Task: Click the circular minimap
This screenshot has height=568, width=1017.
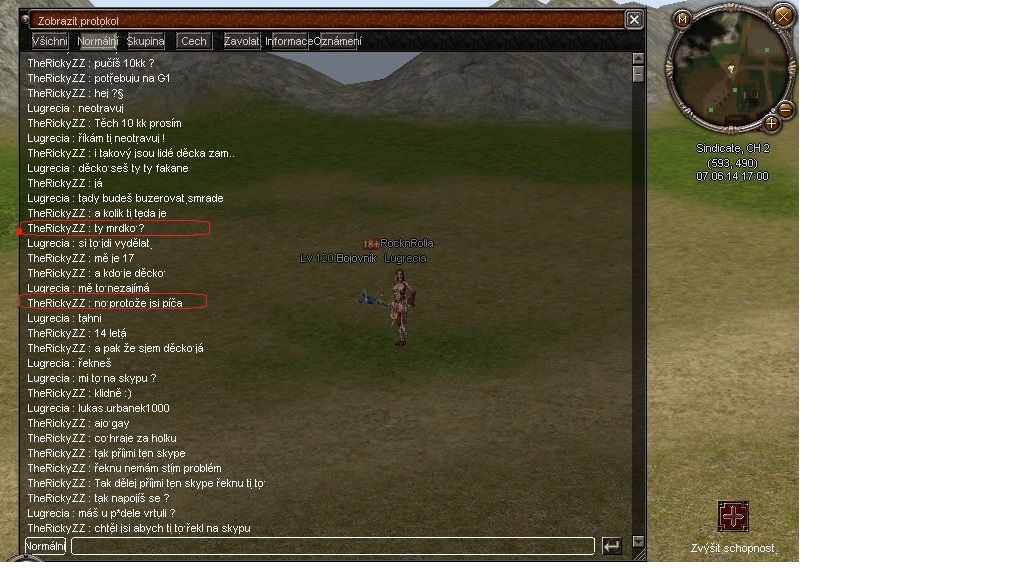Action: point(731,70)
